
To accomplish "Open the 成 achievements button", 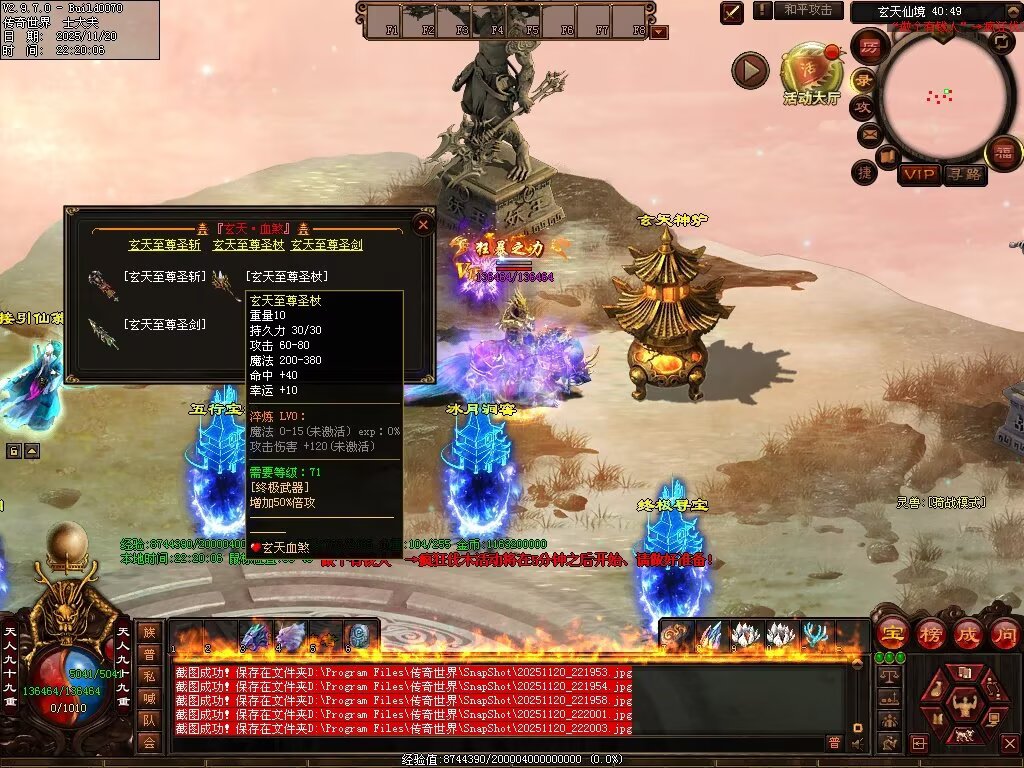I will [x=968, y=634].
